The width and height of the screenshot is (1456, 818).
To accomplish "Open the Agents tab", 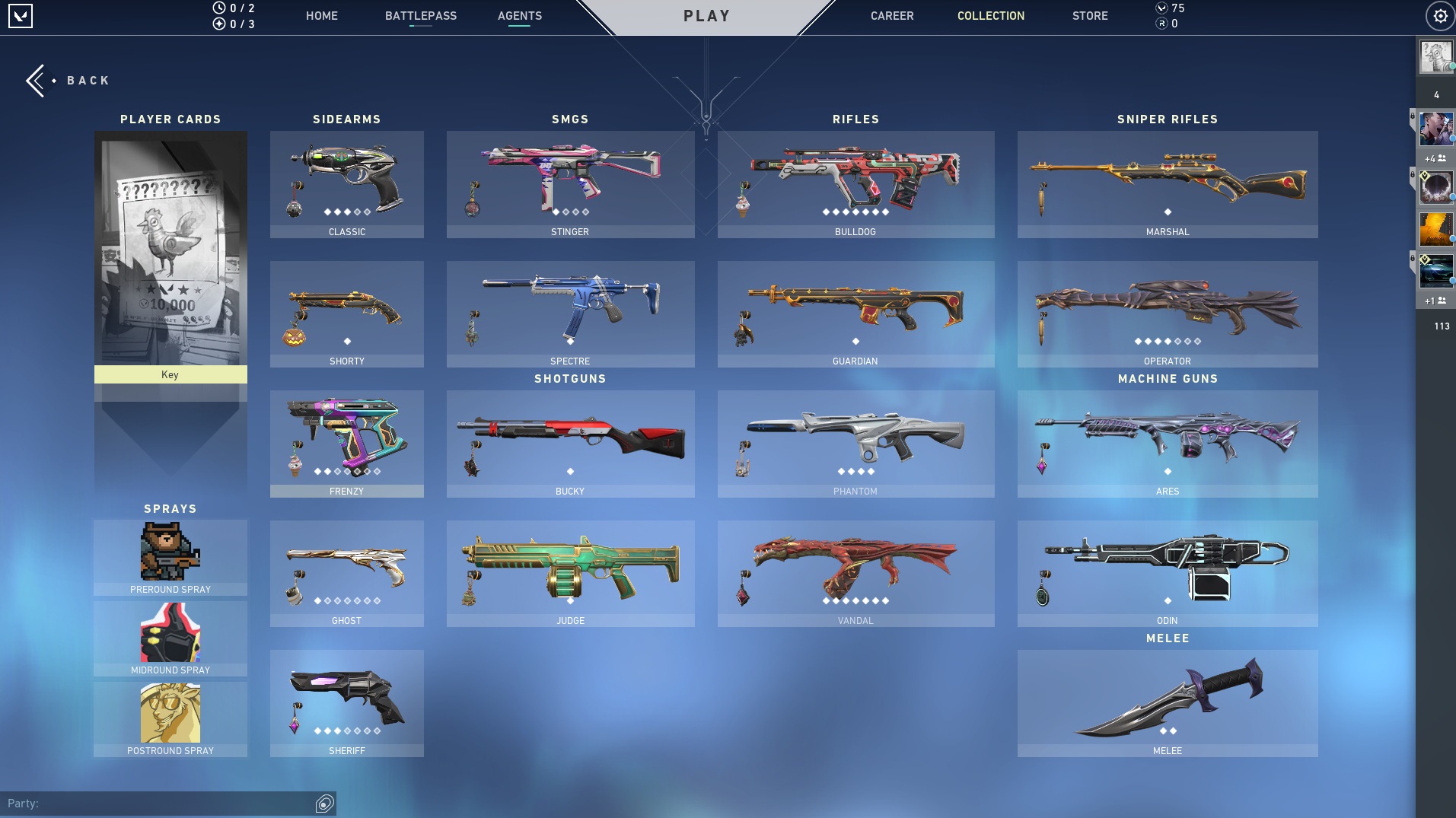I will pos(519,16).
